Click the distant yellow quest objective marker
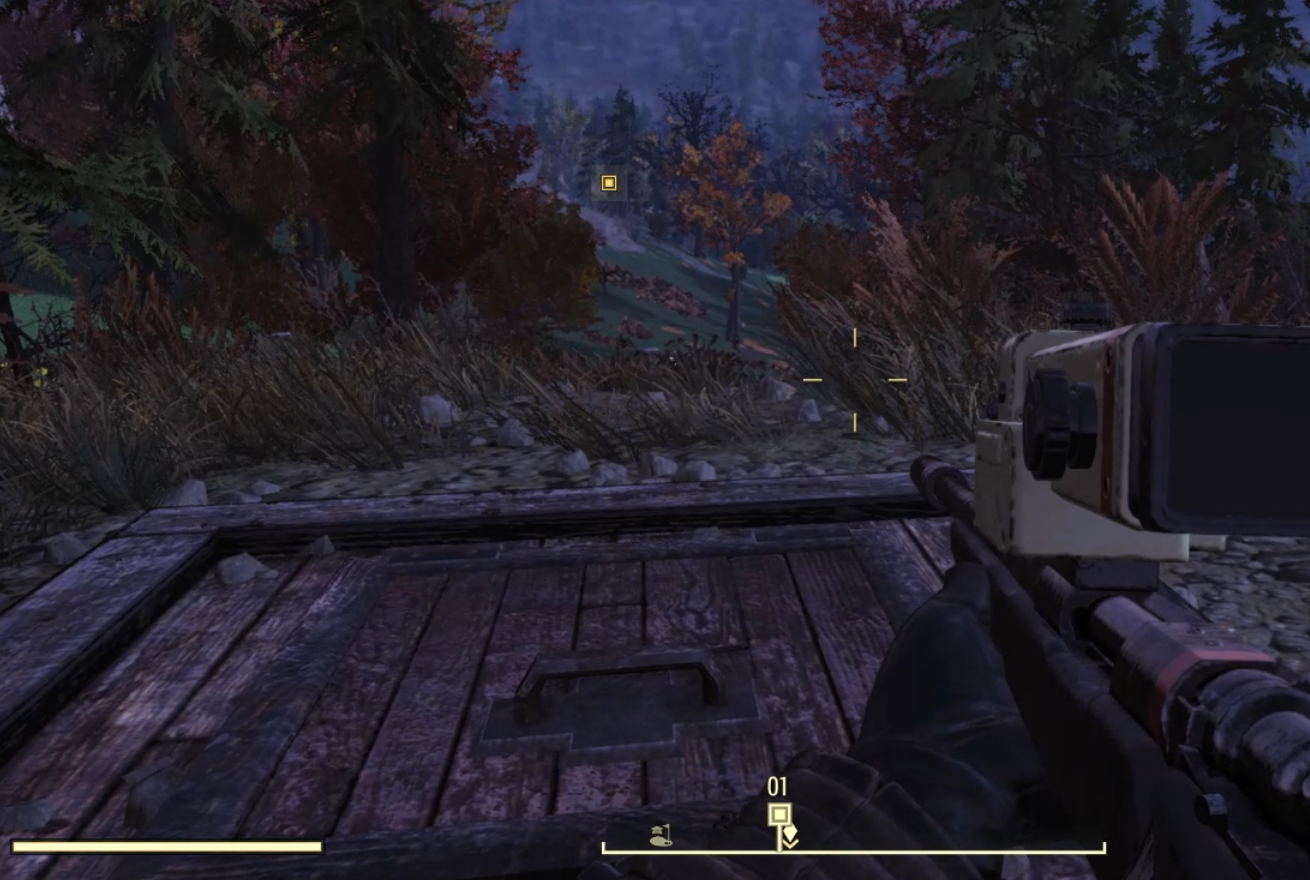This screenshot has height=880, width=1310. tap(607, 183)
